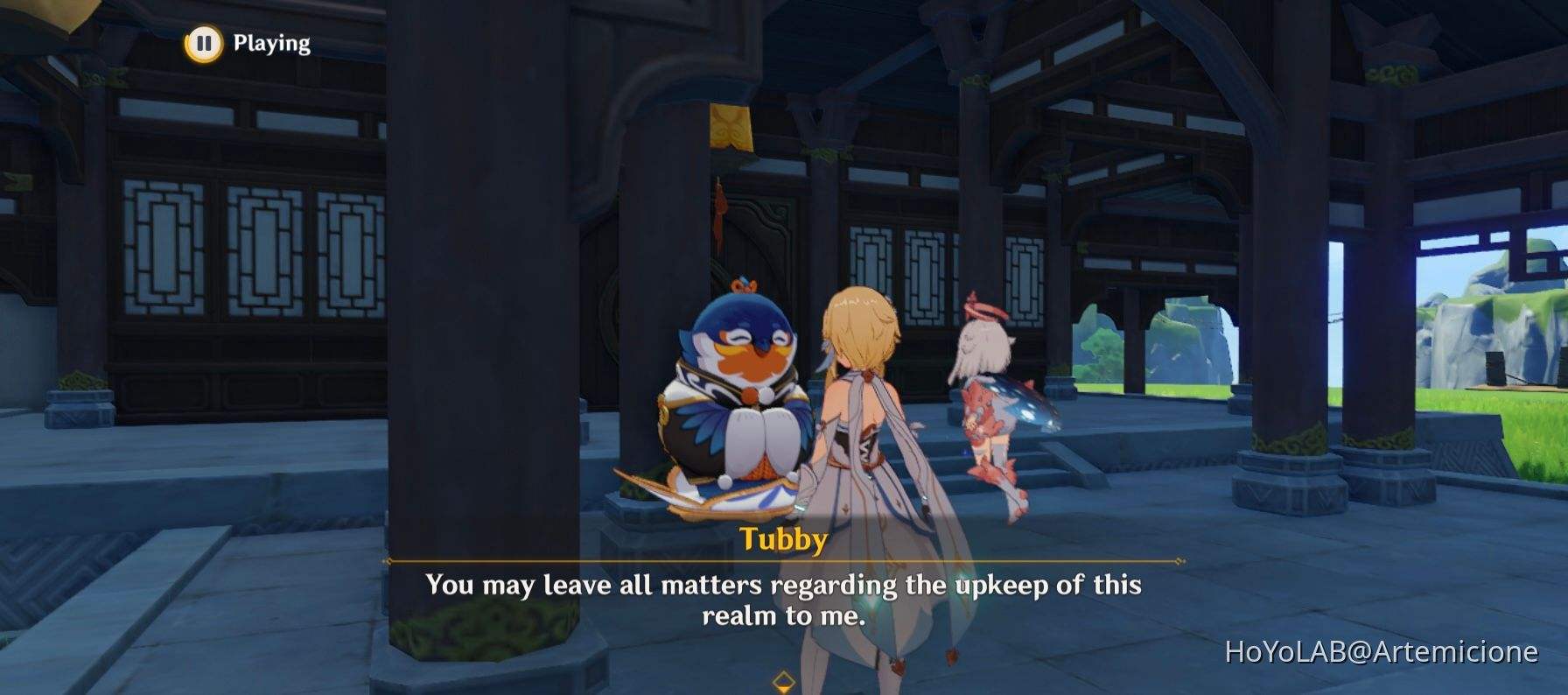1568x695 pixels.
Task: Click the Playing status label
Action: coord(269,41)
